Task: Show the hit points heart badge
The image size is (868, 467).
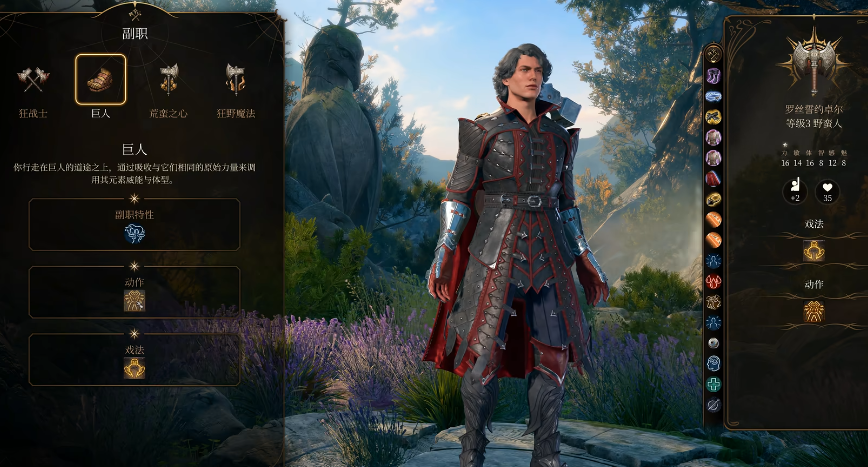Action: click(x=827, y=191)
